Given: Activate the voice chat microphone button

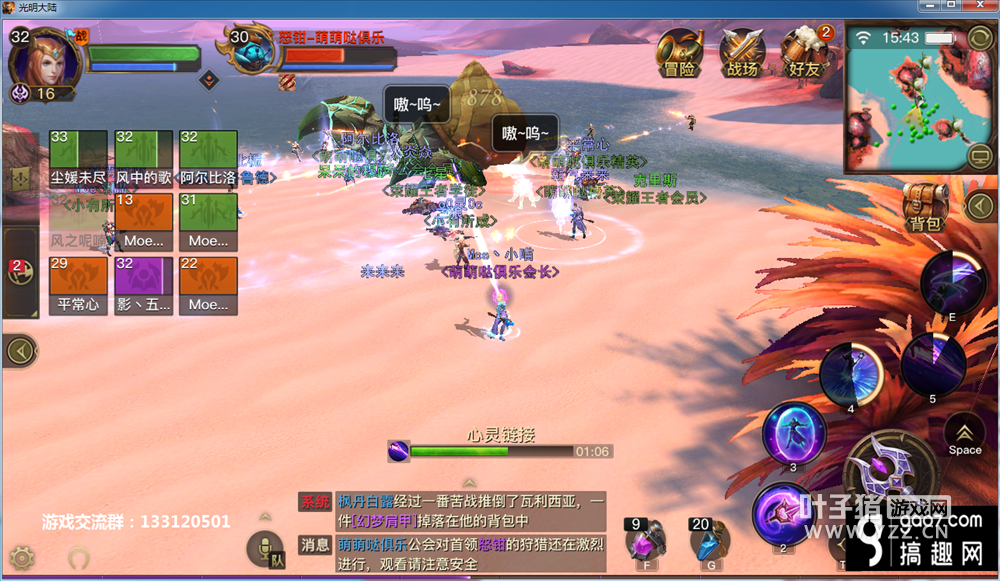Looking at the screenshot, I should click(265, 549).
